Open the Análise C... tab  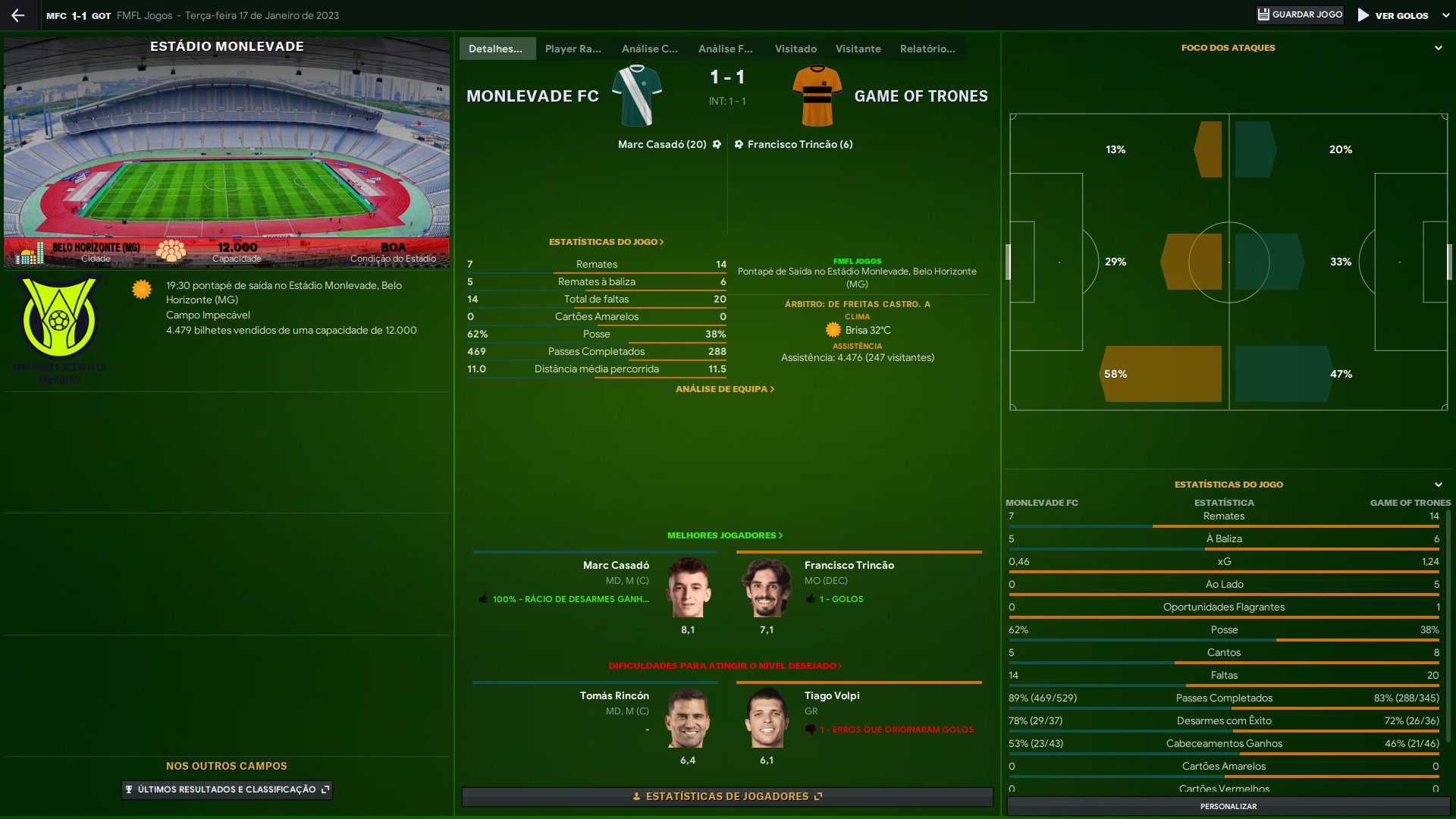[x=649, y=49]
